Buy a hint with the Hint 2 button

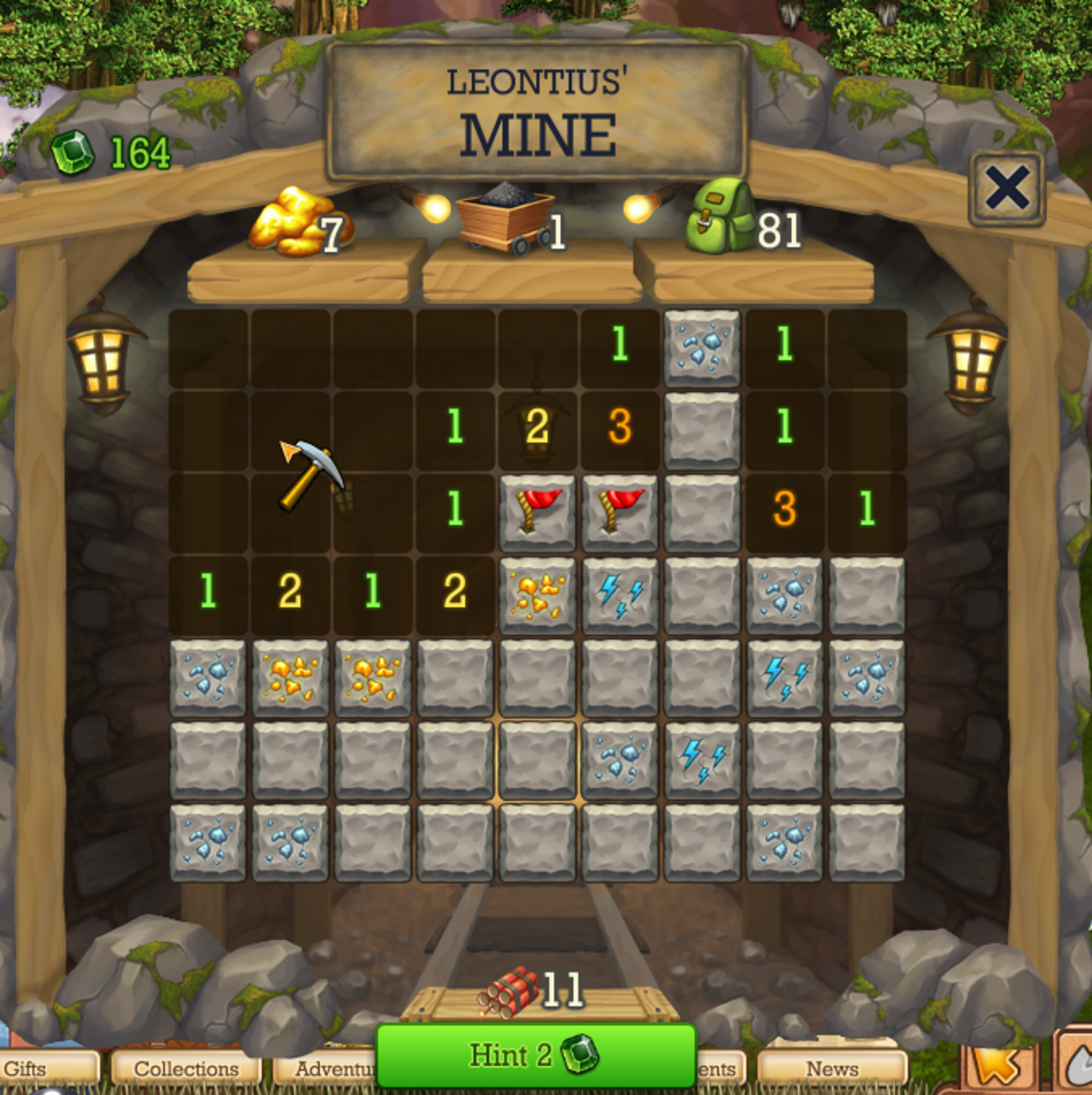[x=535, y=1055]
